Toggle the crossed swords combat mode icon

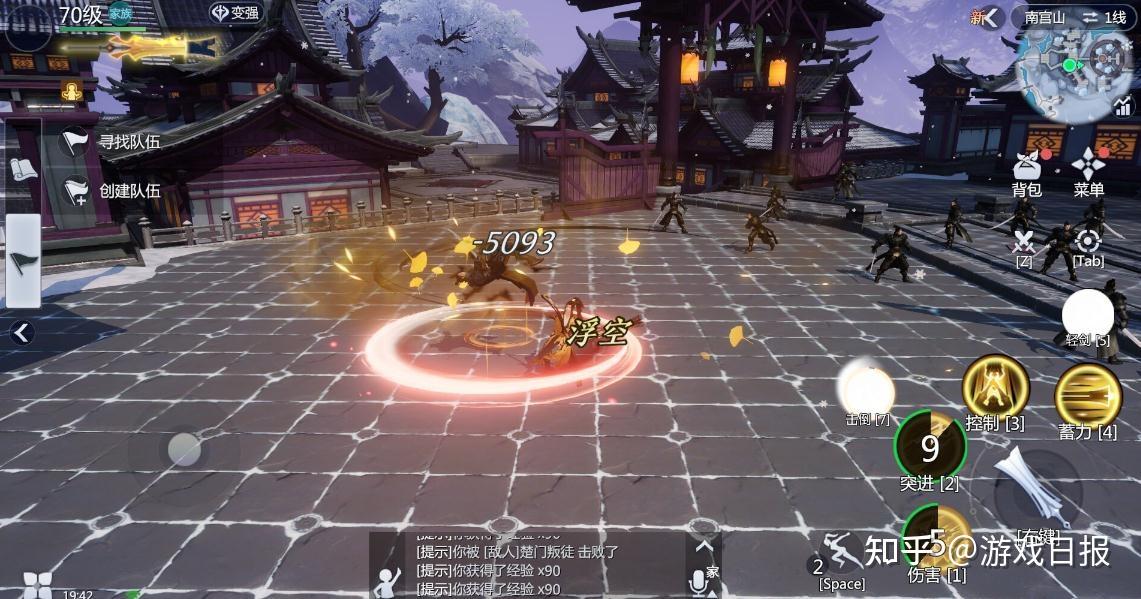(x=1023, y=242)
